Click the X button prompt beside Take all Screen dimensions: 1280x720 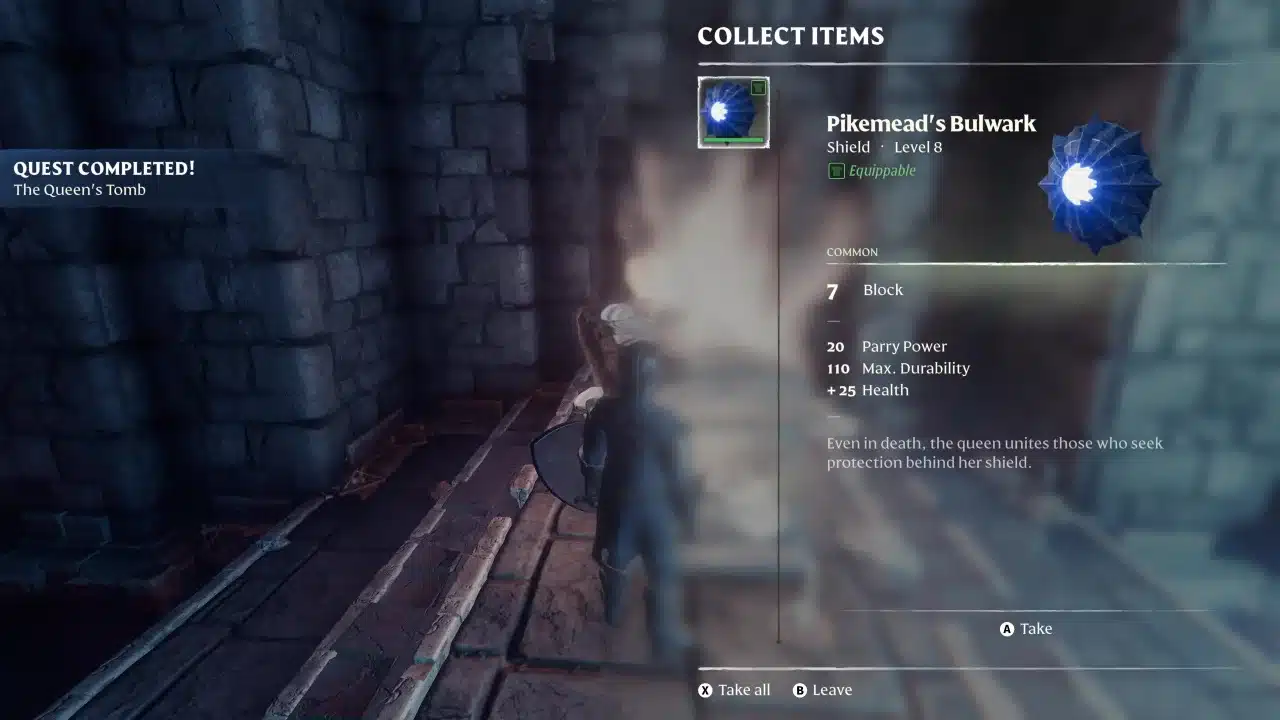point(705,689)
